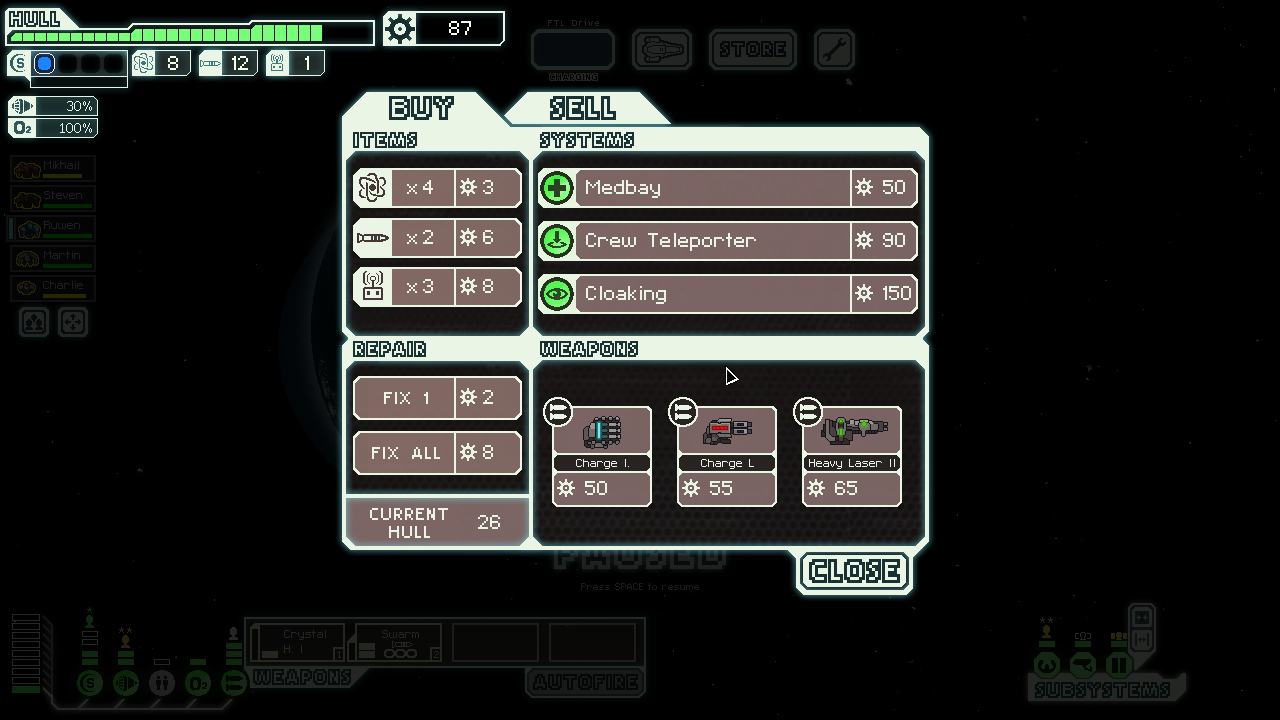This screenshot has width=1280, height=720.
Task: Select the BUY tab
Action: (x=421, y=108)
